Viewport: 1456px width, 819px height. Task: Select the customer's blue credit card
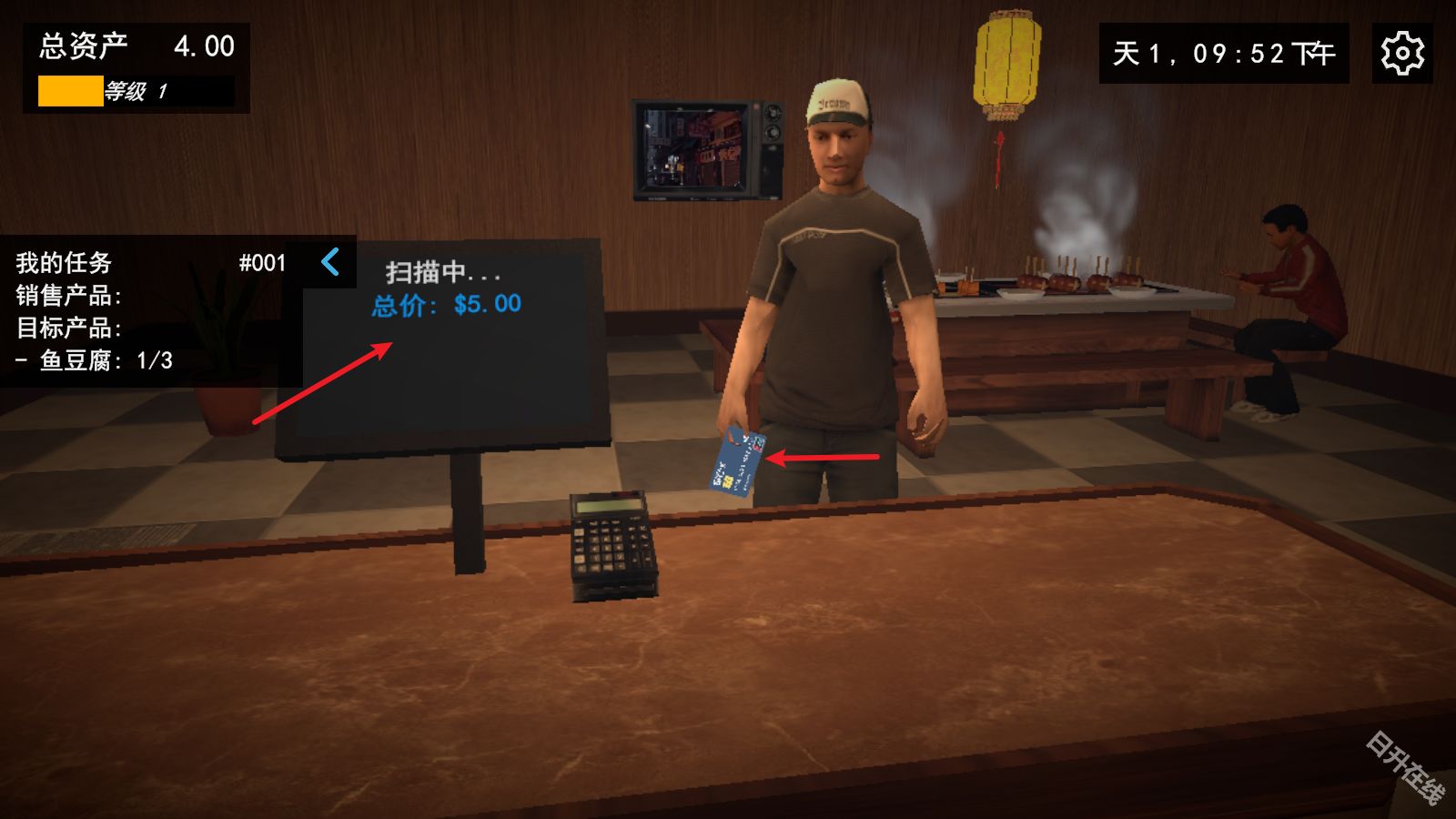click(x=737, y=461)
